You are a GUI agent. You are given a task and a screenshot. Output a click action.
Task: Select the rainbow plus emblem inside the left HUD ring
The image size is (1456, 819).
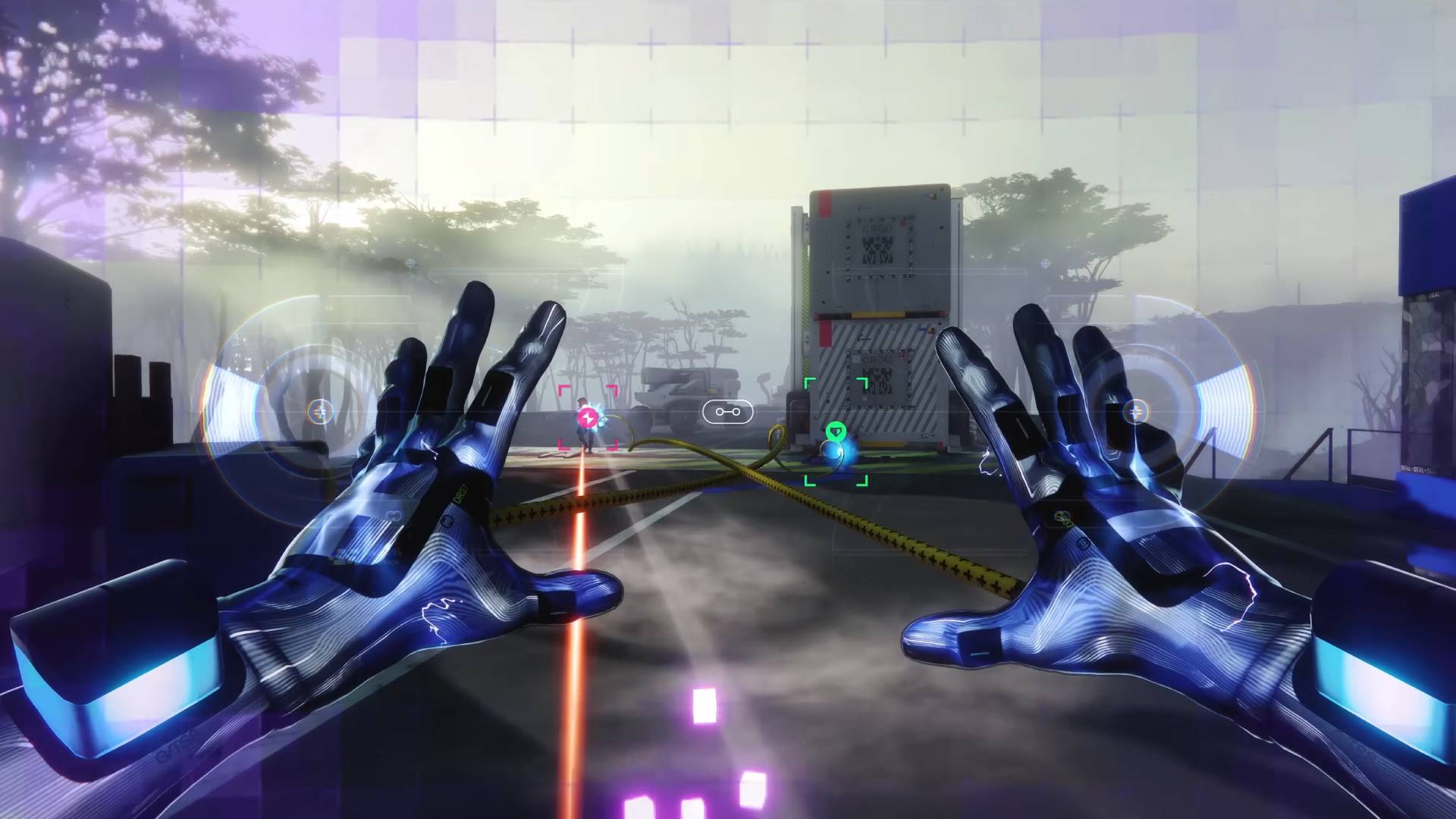click(x=320, y=413)
